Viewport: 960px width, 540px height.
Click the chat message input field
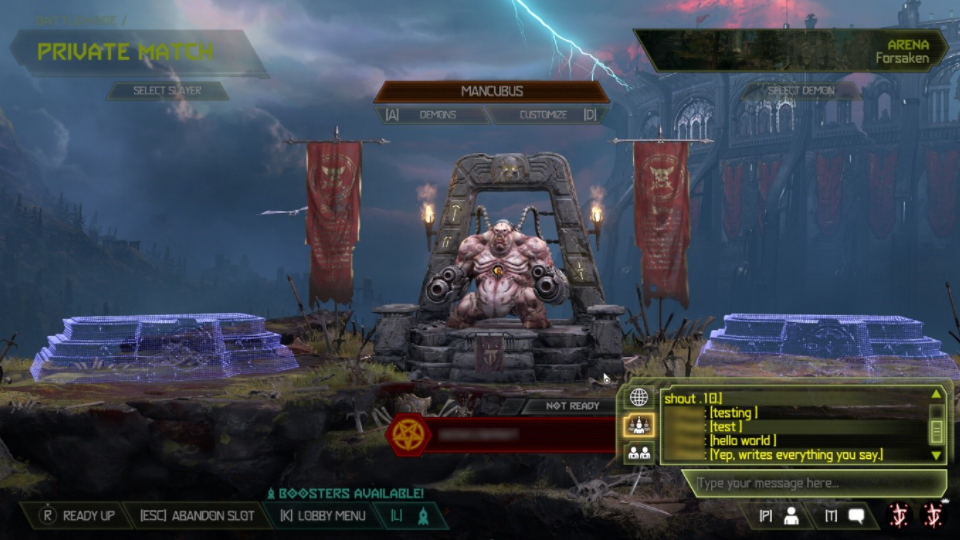point(810,484)
